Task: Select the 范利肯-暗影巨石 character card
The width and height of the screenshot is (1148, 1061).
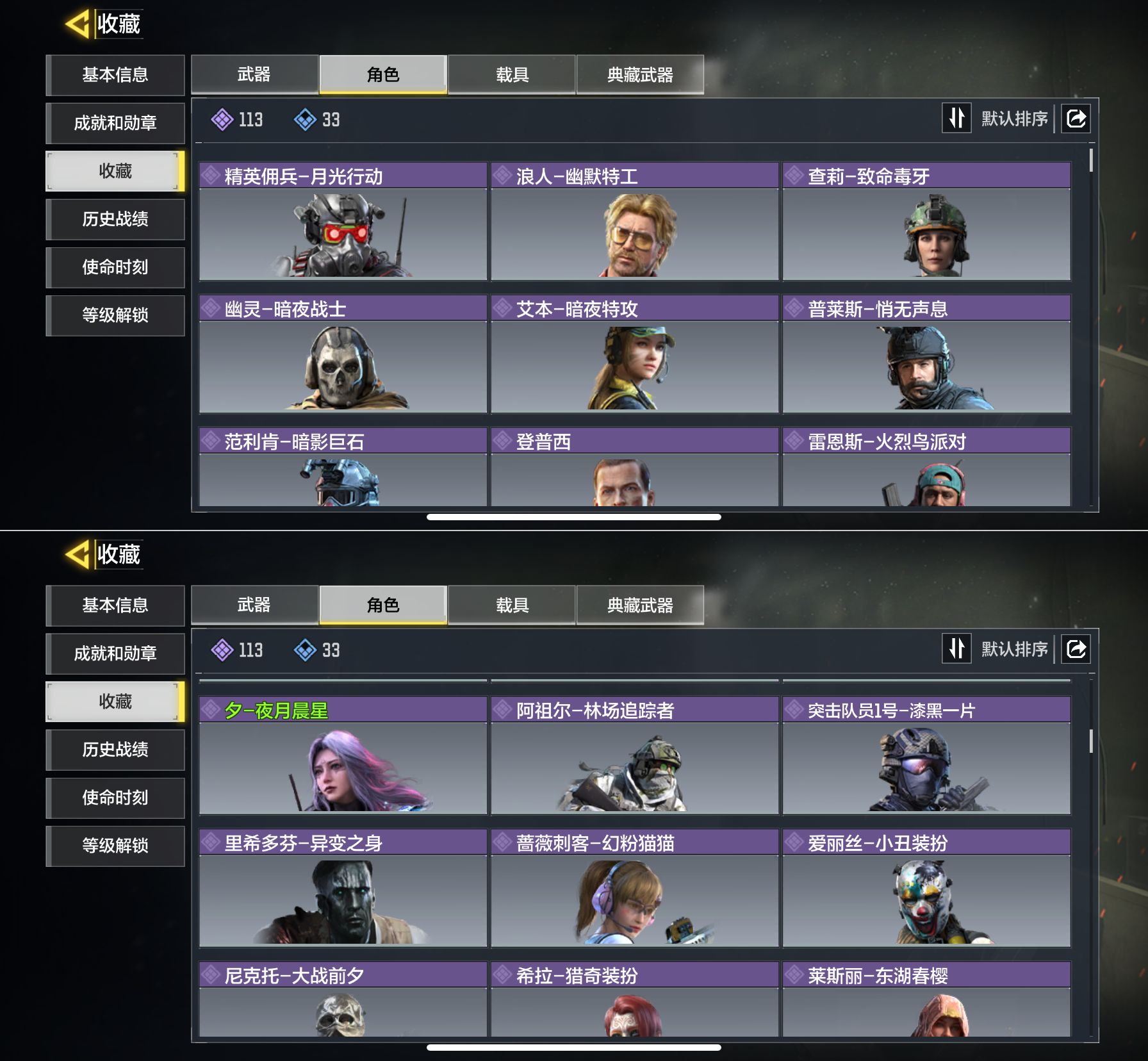Action: [343, 468]
